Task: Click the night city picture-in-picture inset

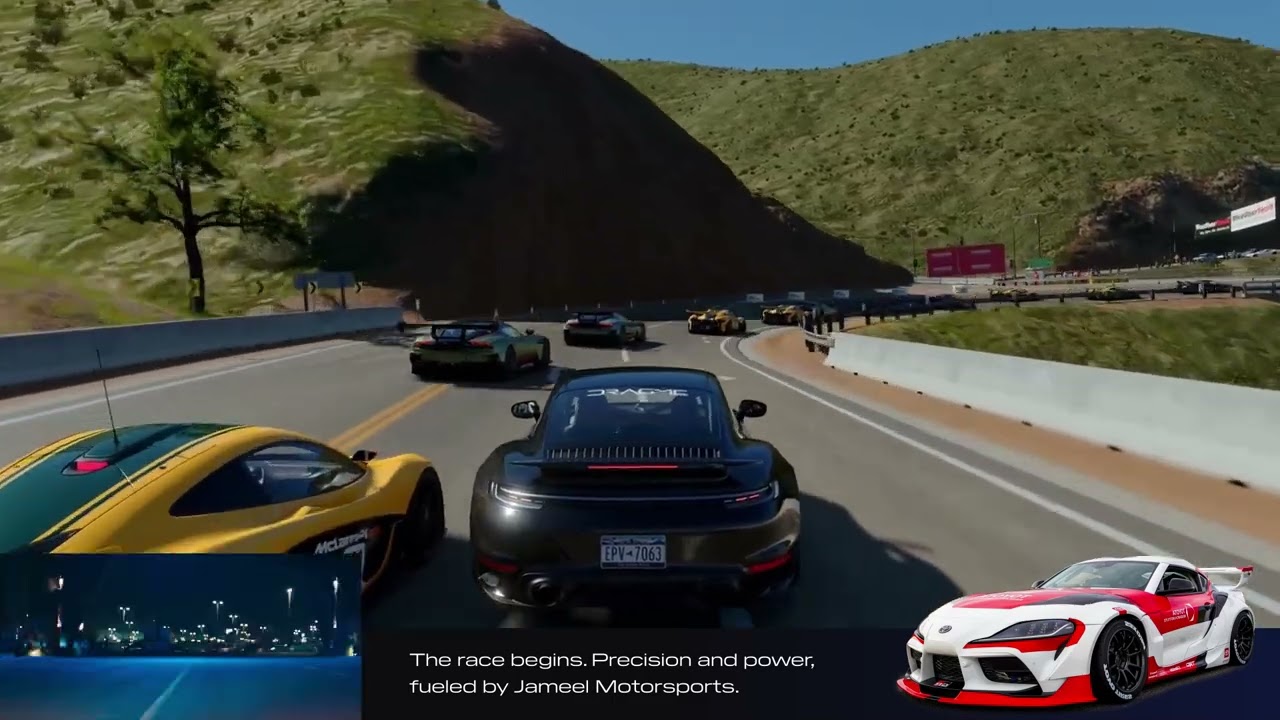Action: [180, 636]
